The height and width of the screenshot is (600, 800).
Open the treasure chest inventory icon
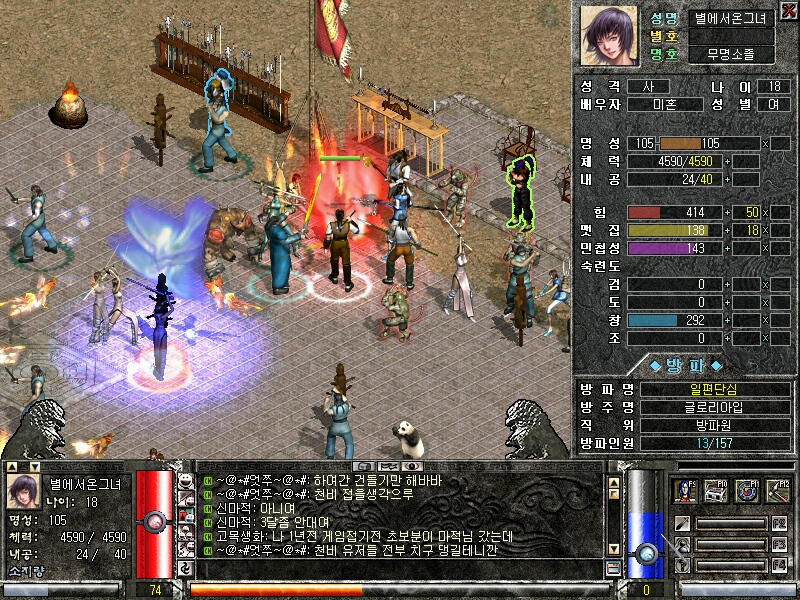pos(716,491)
